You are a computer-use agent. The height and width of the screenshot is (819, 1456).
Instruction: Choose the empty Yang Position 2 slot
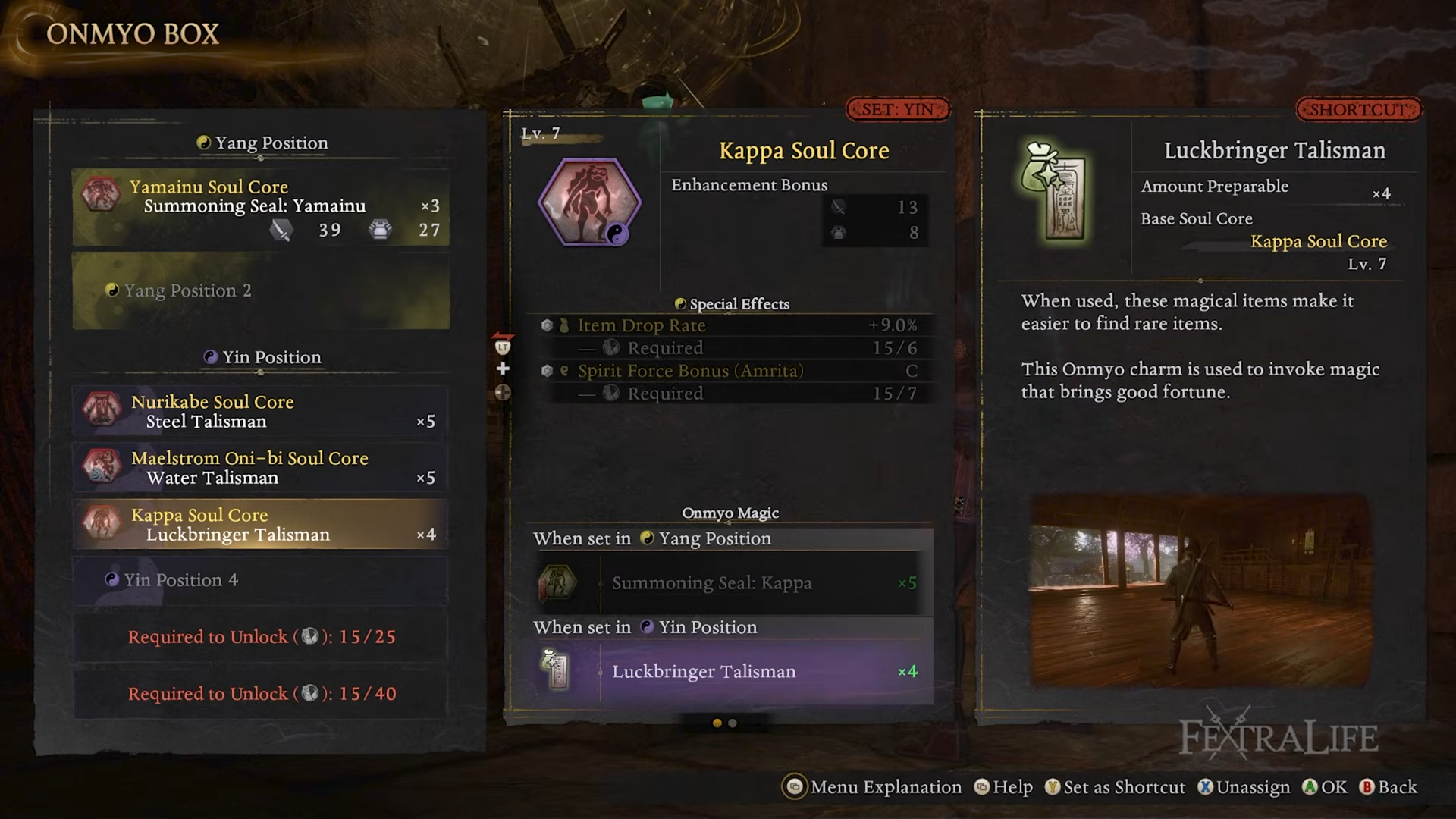(x=260, y=290)
